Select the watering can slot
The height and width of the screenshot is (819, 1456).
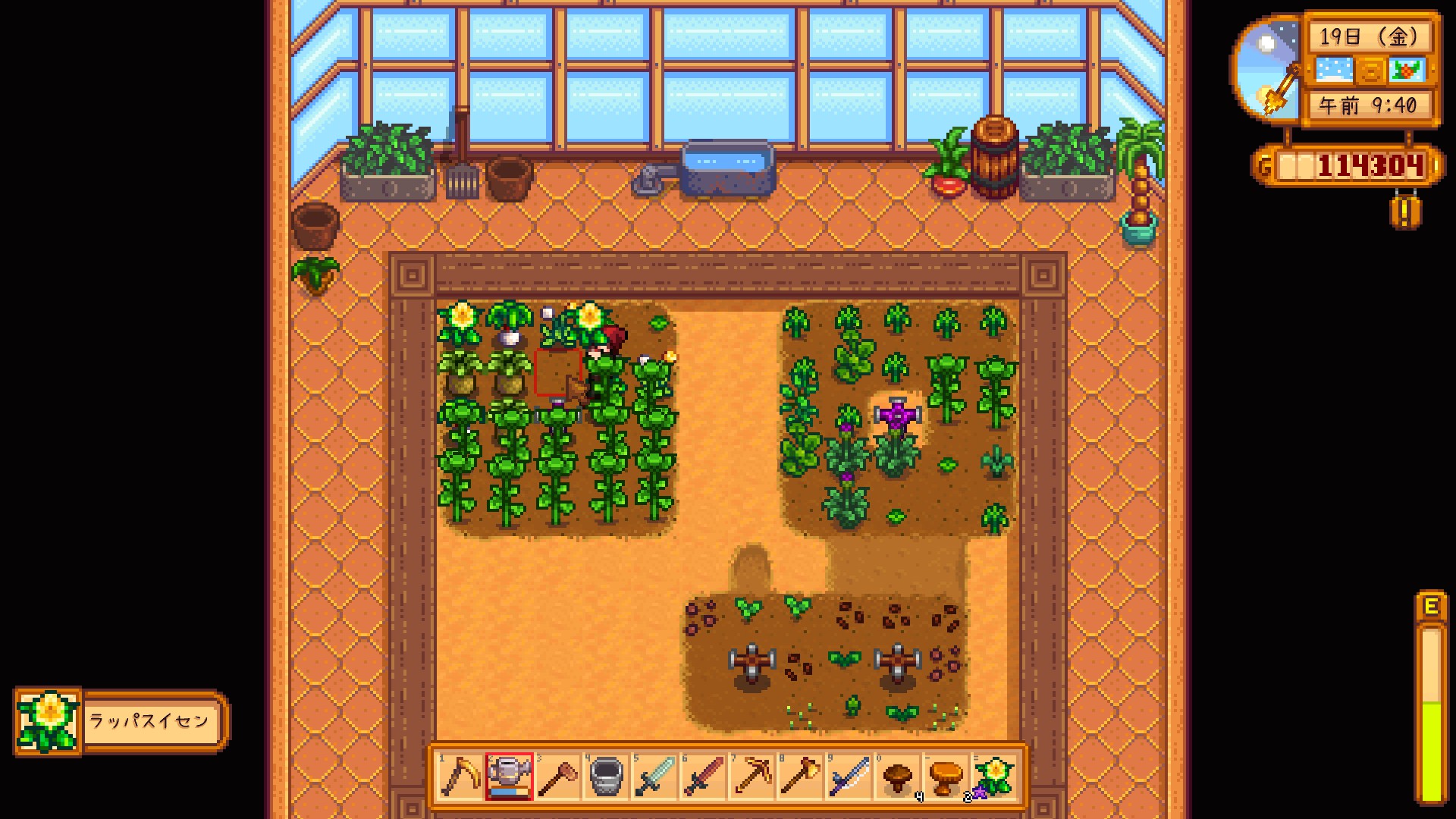509,777
